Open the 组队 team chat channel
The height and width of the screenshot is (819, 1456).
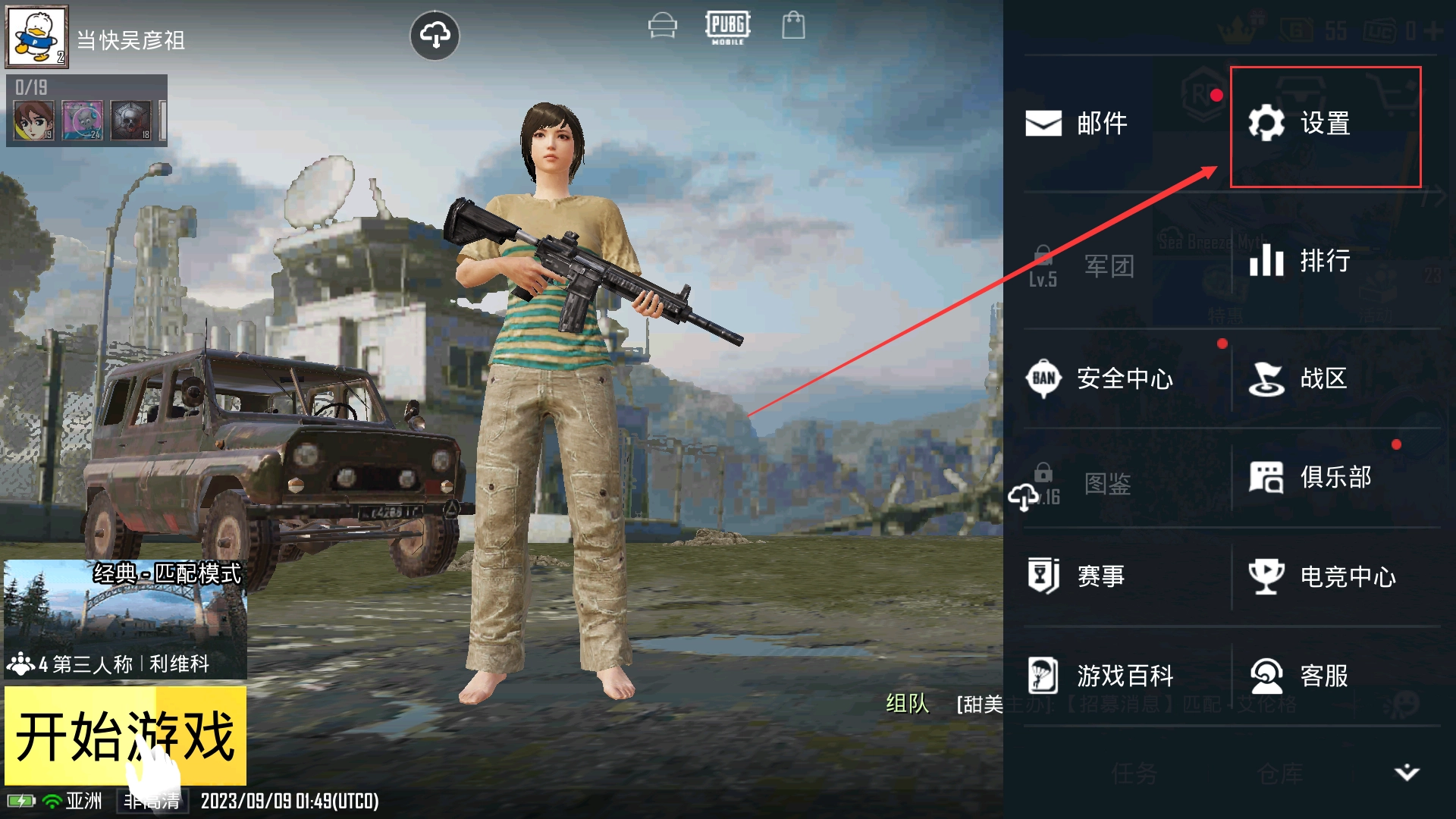907,704
